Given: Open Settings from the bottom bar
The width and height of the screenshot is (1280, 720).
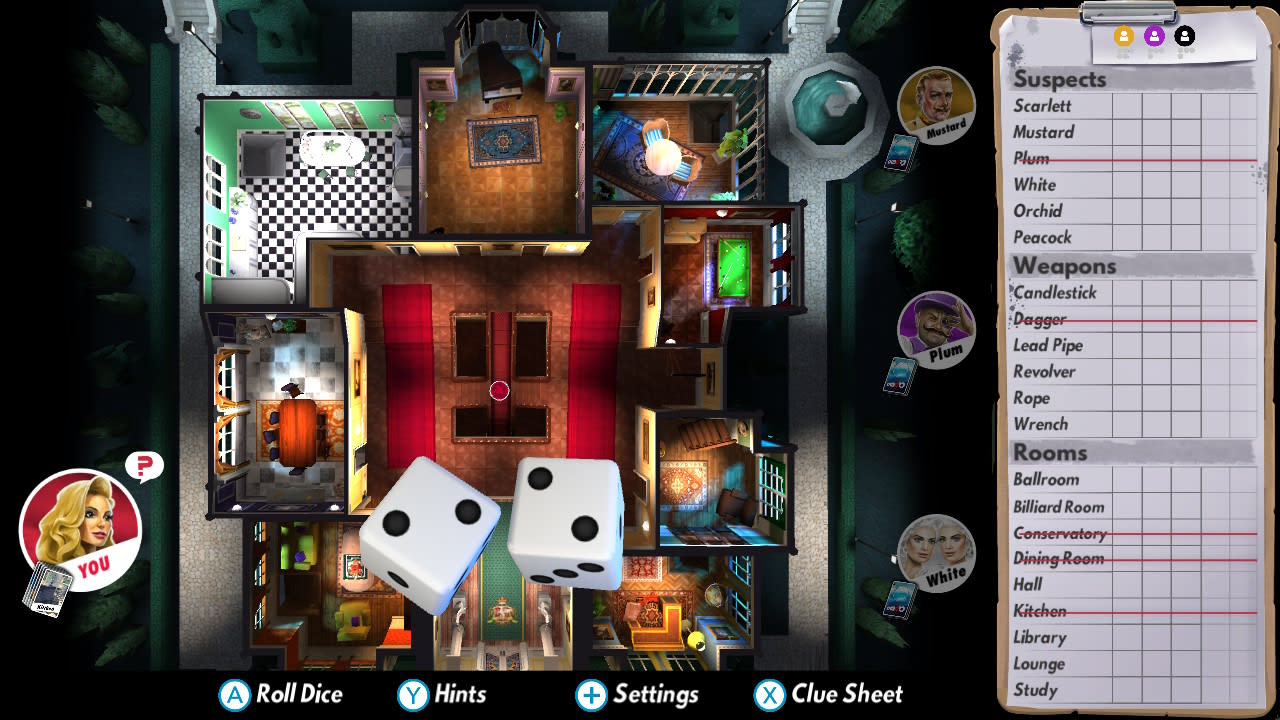Looking at the screenshot, I should [x=637, y=694].
